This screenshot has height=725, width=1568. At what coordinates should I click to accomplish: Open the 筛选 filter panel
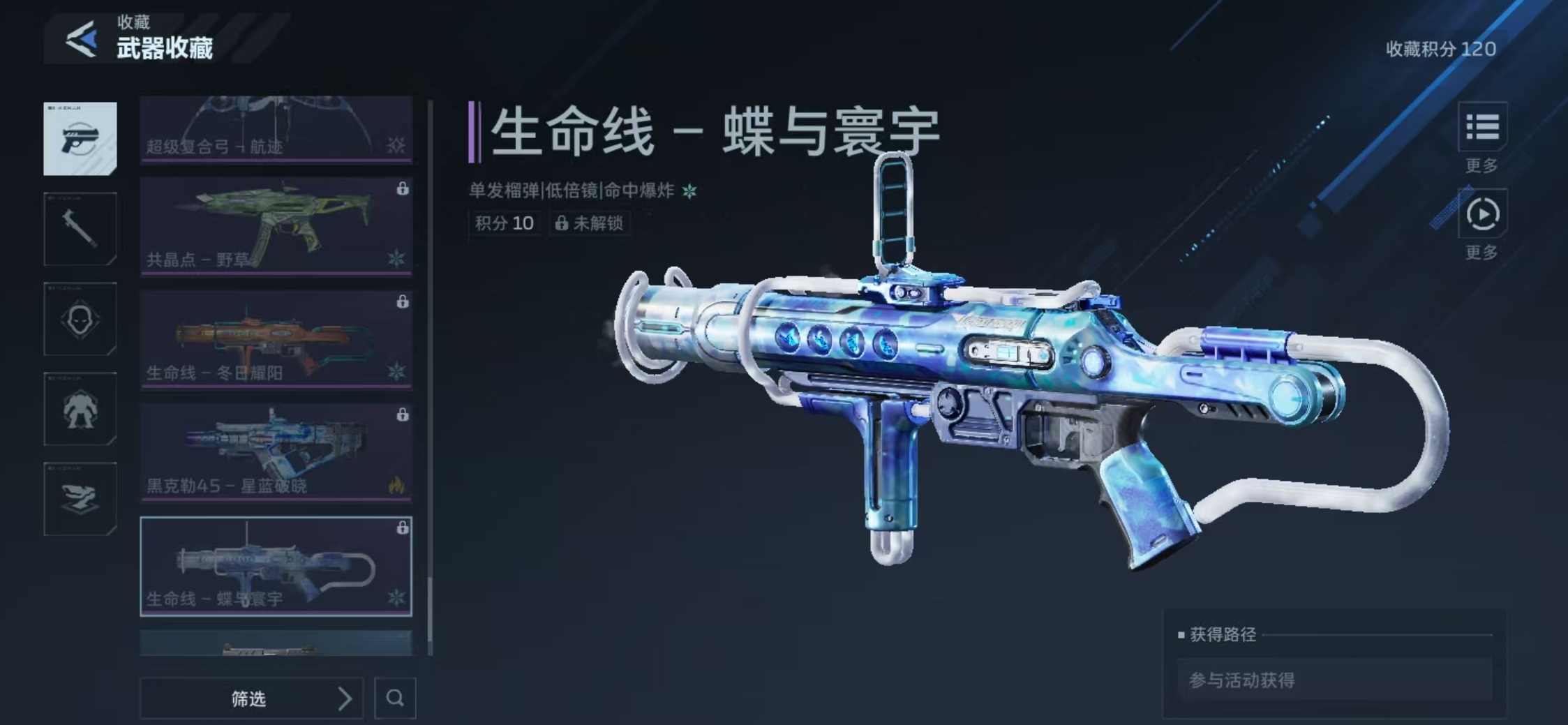[248, 698]
